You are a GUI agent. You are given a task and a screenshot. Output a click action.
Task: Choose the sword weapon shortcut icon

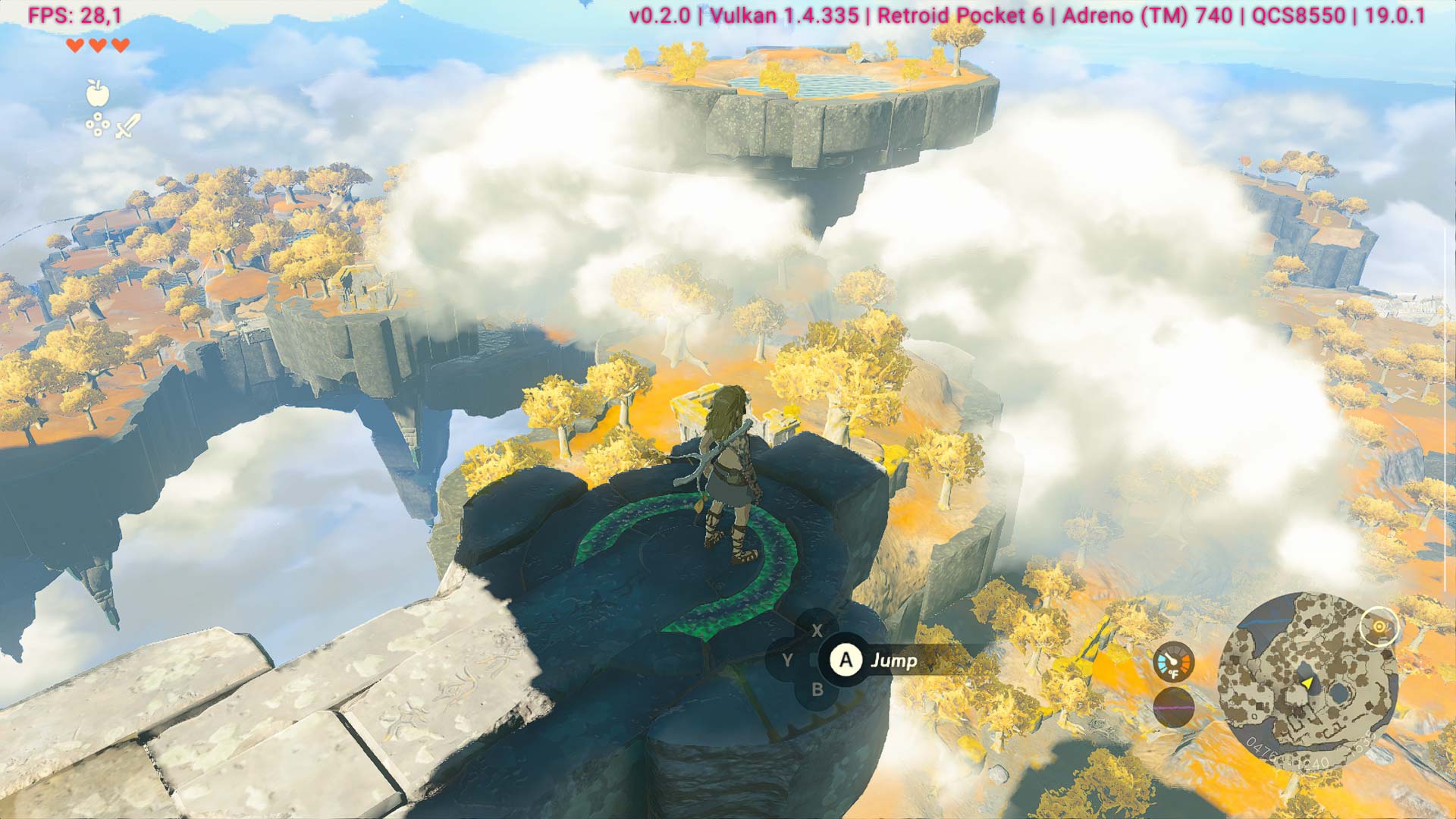click(128, 126)
